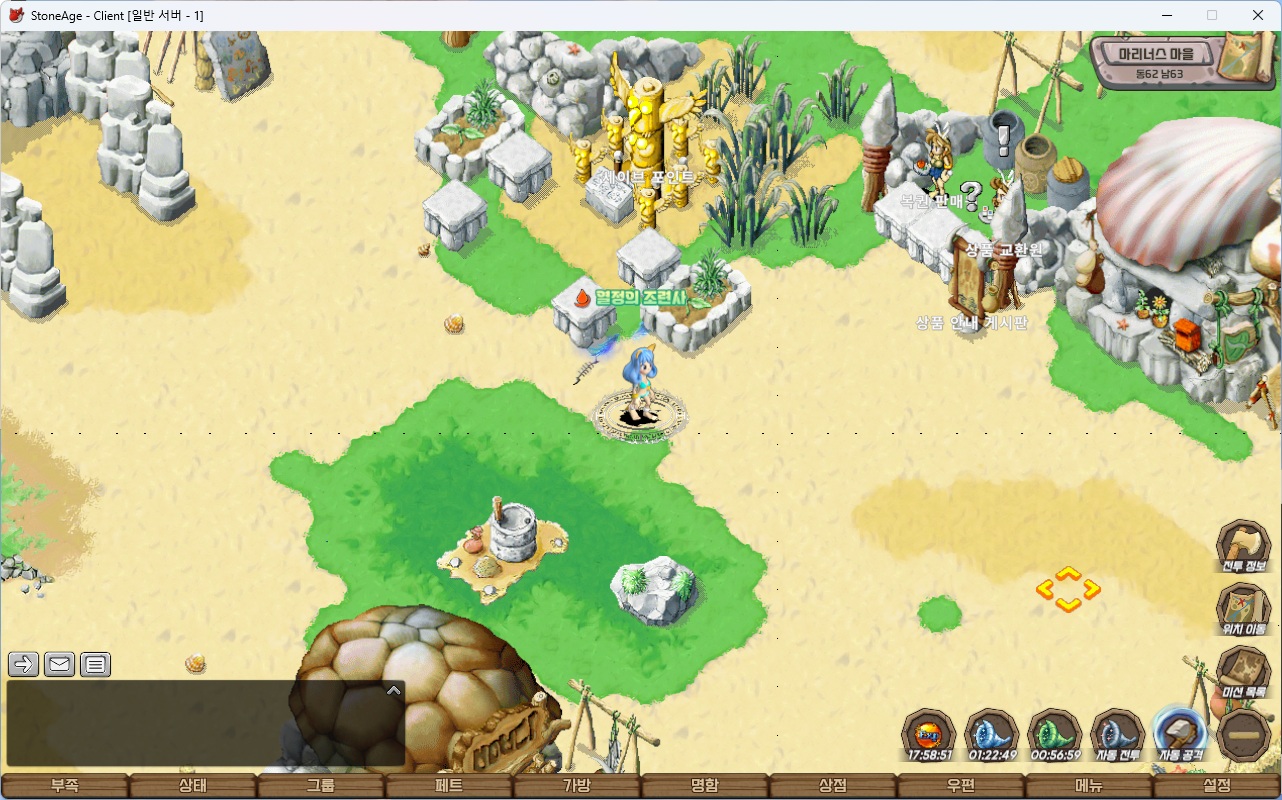This screenshot has width=1282, height=800.
Task: Open the 미션 목록 mission list
Action: (x=1243, y=671)
